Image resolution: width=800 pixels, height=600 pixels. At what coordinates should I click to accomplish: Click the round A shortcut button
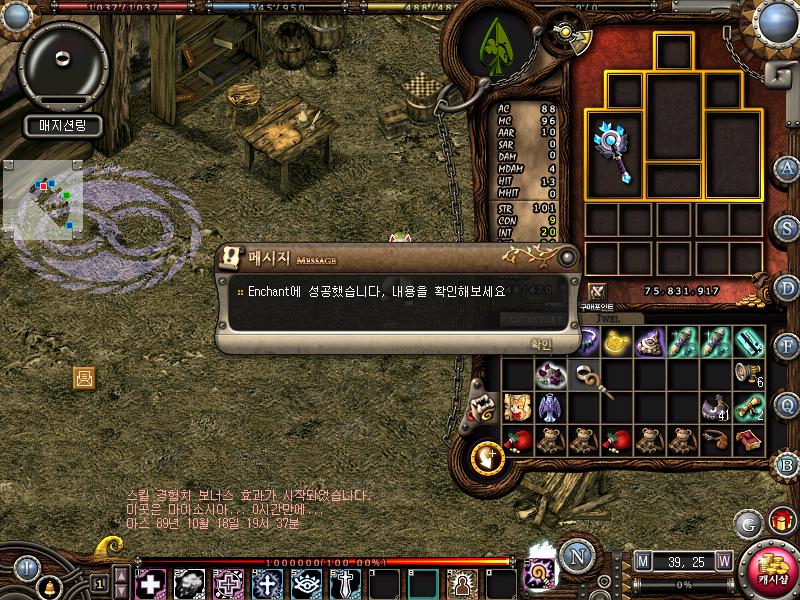click(787, 168)
